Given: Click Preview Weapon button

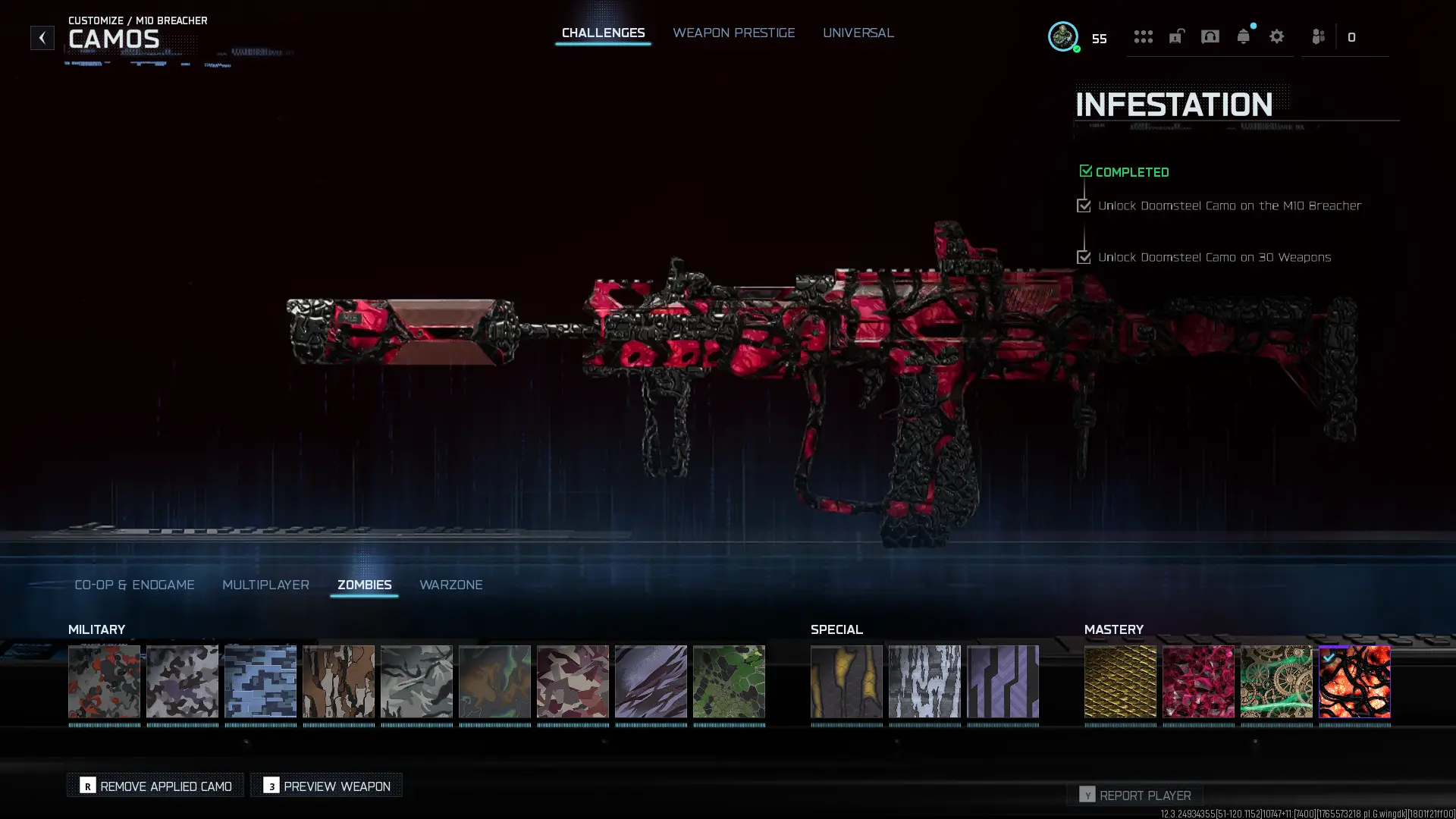Looking at the screenshot, I should click(x=325, y=786).
